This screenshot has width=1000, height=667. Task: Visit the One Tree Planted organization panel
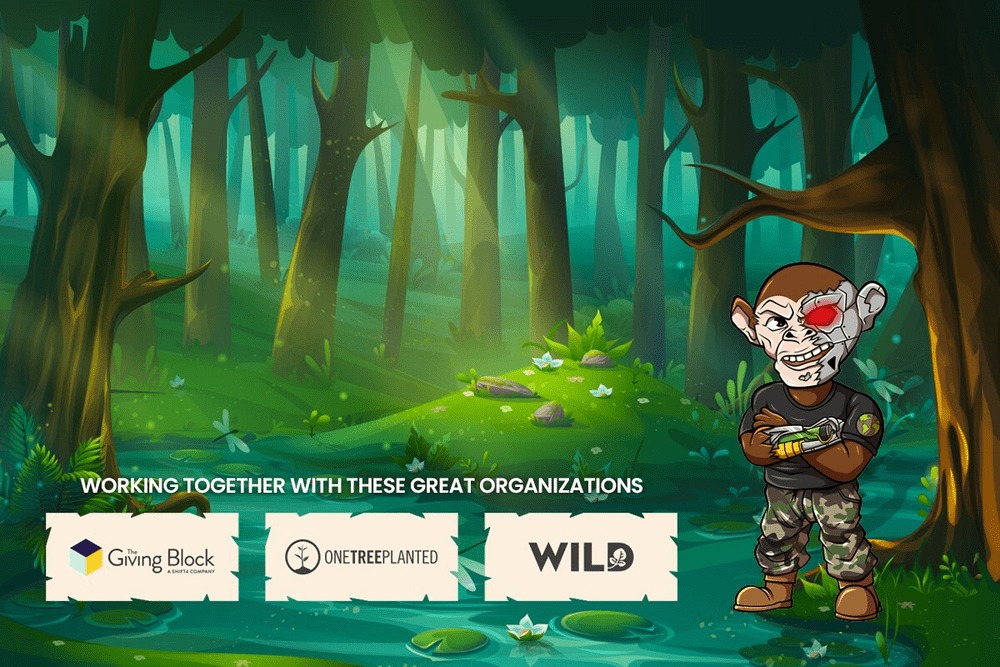[x=361, y=556]
